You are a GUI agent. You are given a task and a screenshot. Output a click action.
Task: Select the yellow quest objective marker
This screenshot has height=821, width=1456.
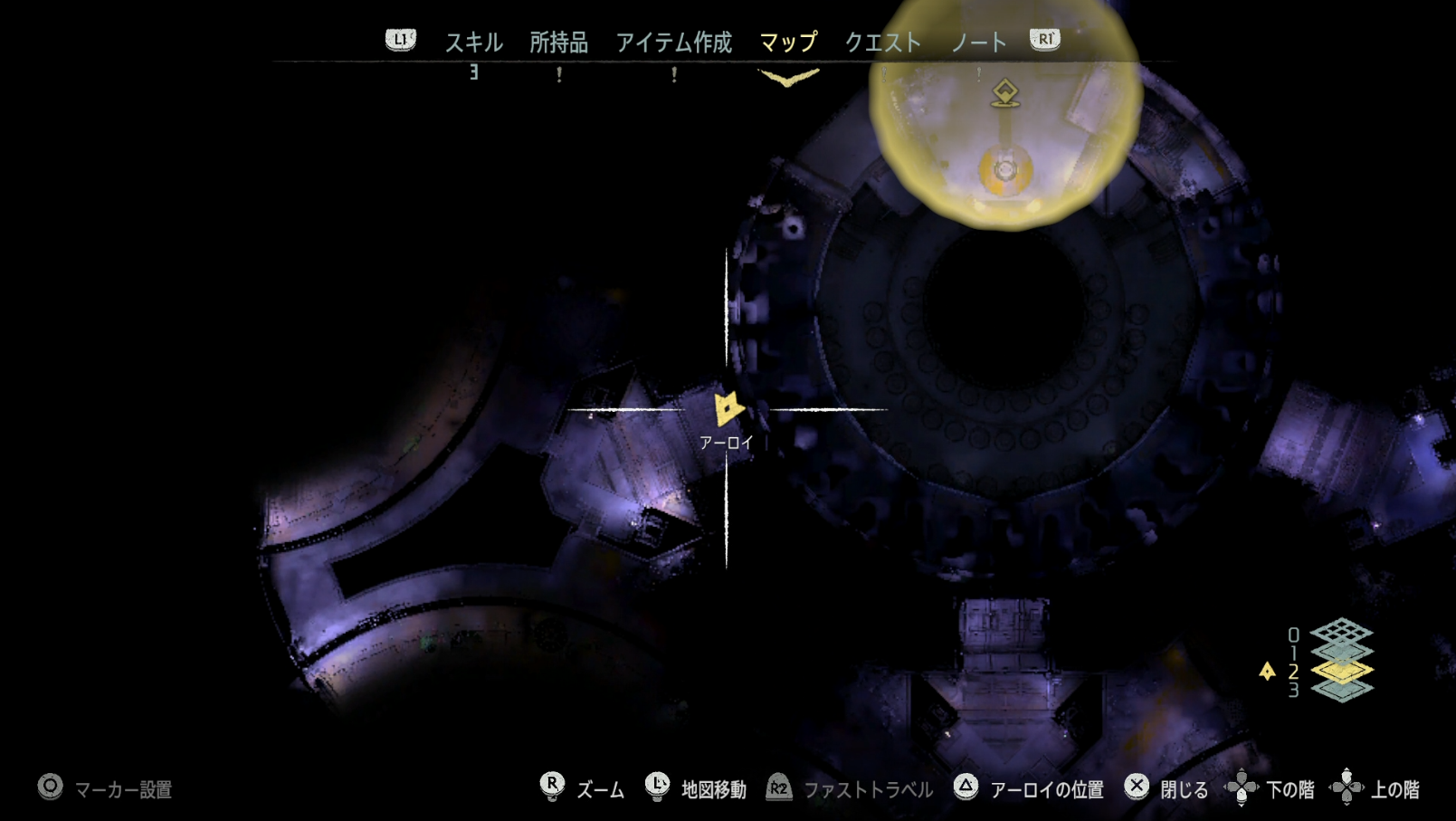(x=1004, y=92)
